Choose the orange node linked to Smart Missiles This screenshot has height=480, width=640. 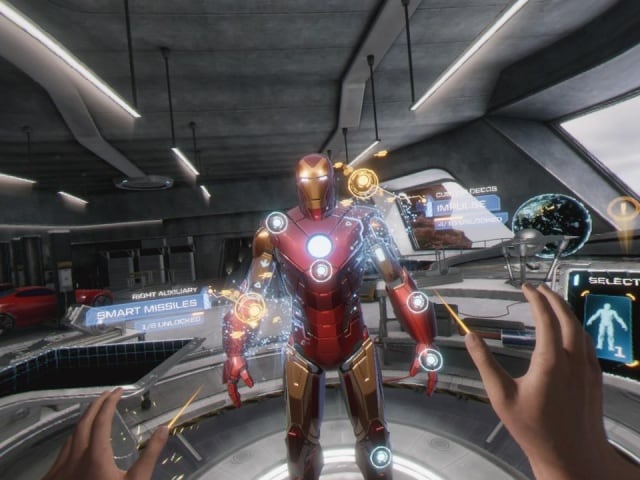[248, 307]
